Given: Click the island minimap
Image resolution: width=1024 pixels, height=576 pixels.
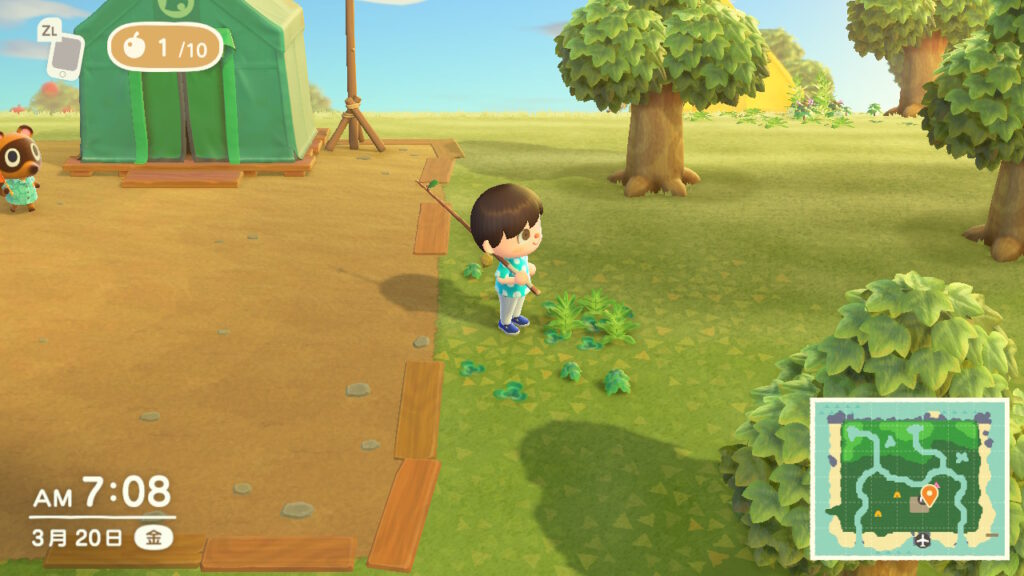Looking at the screenshot, I should 908,477.
